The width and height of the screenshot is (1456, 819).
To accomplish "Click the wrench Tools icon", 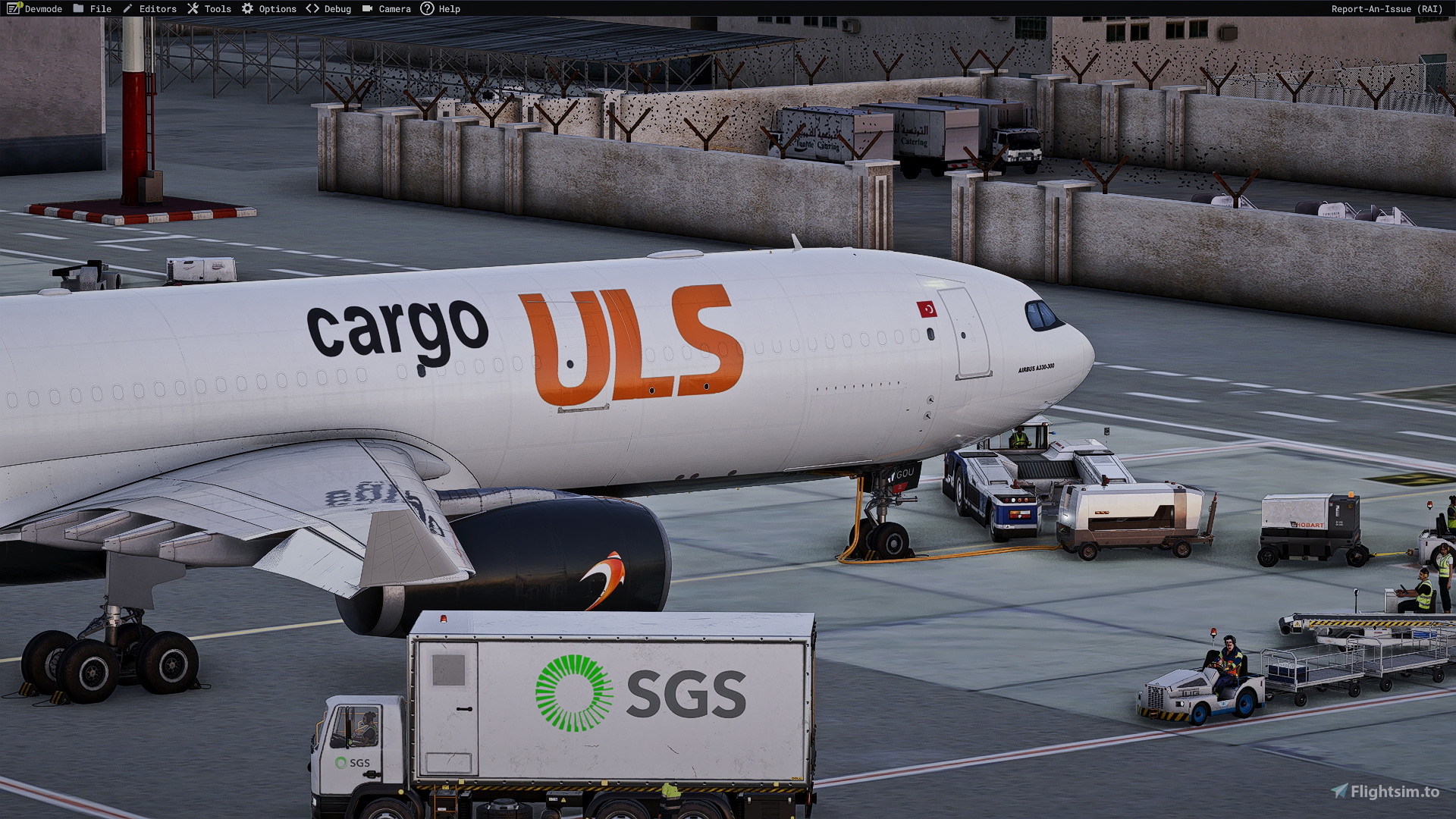I will [x=191, y=8].
